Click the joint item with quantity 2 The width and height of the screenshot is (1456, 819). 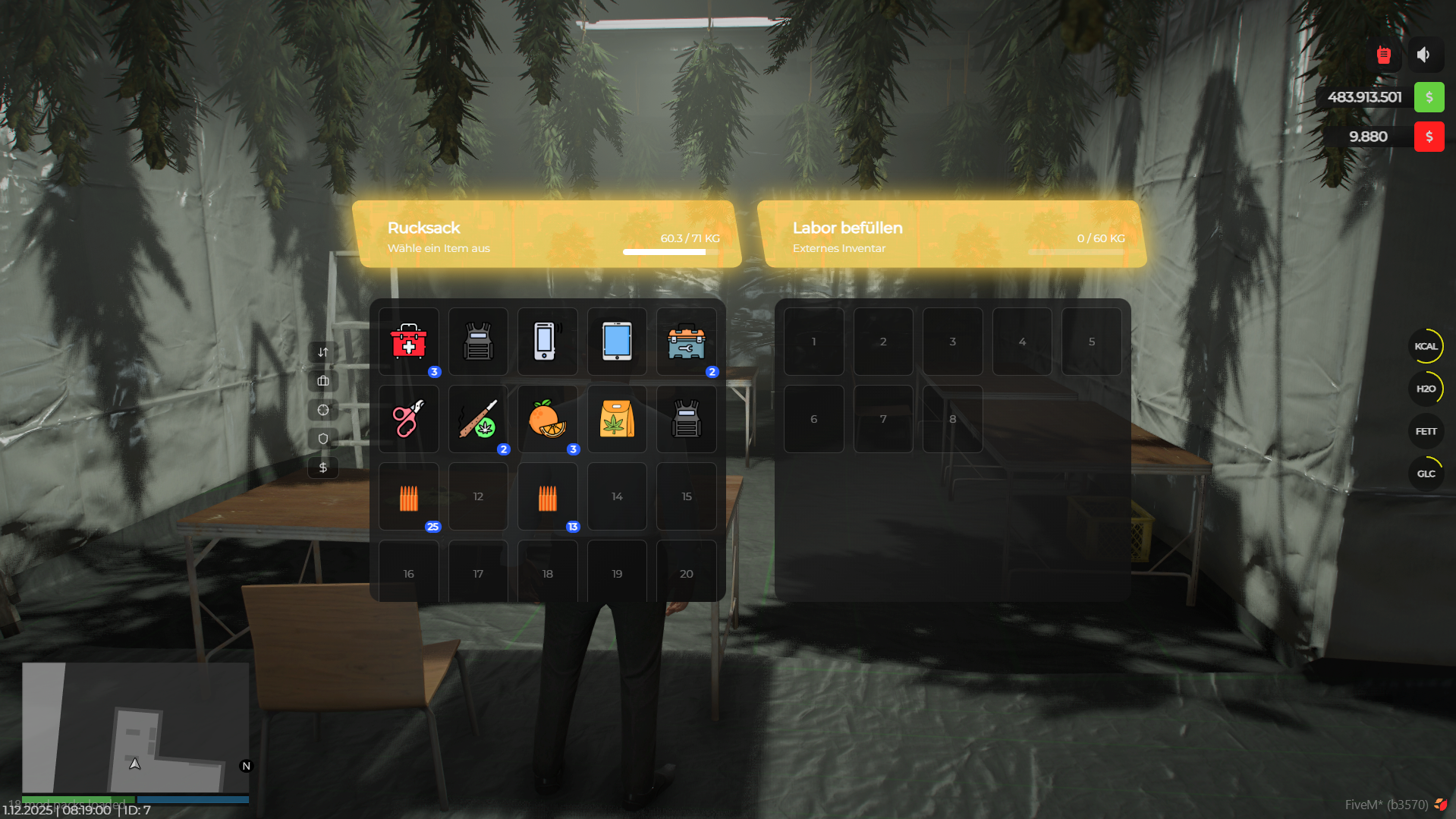(478, 419)
